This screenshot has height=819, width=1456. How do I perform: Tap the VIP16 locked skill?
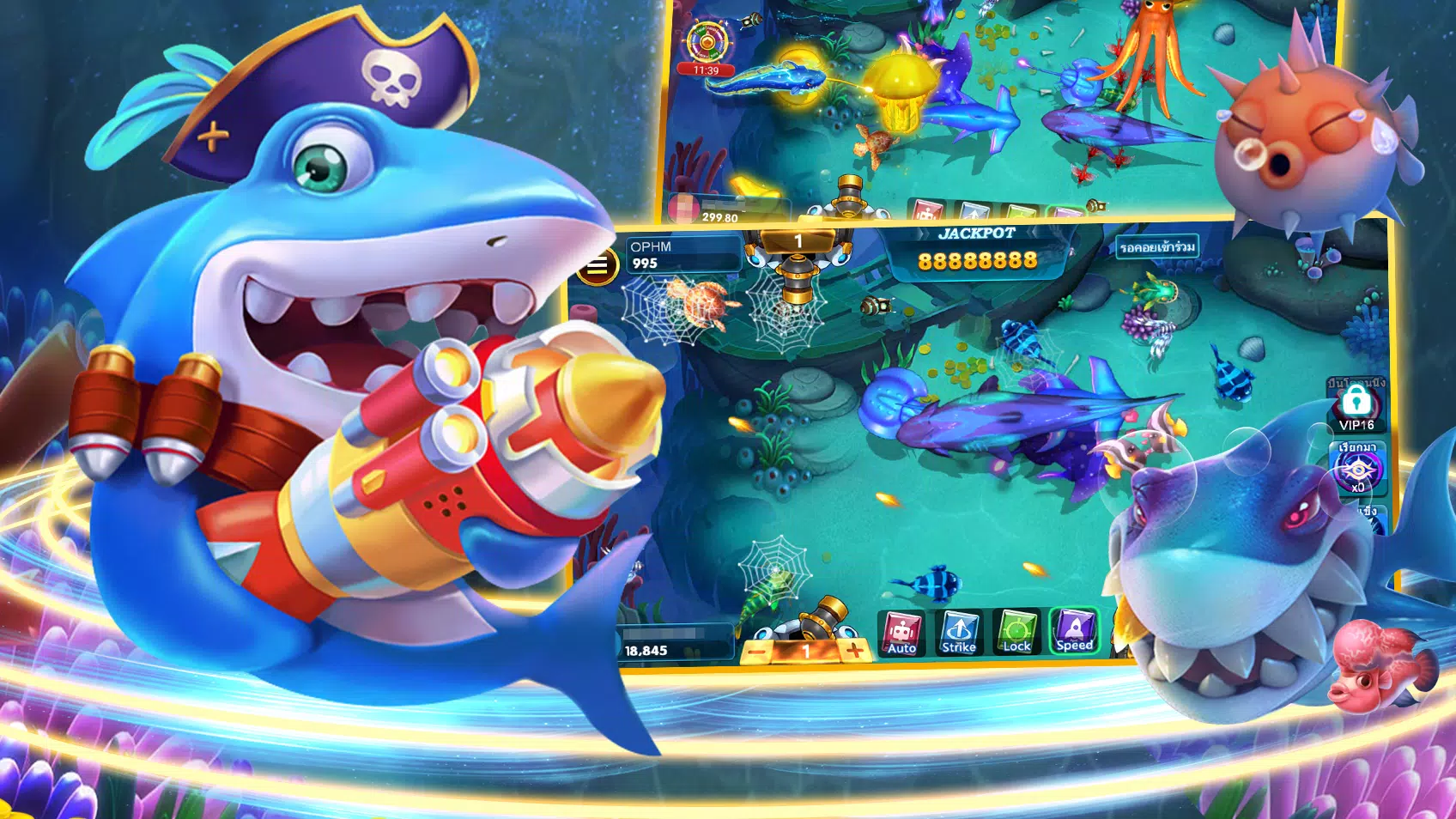1356,407
